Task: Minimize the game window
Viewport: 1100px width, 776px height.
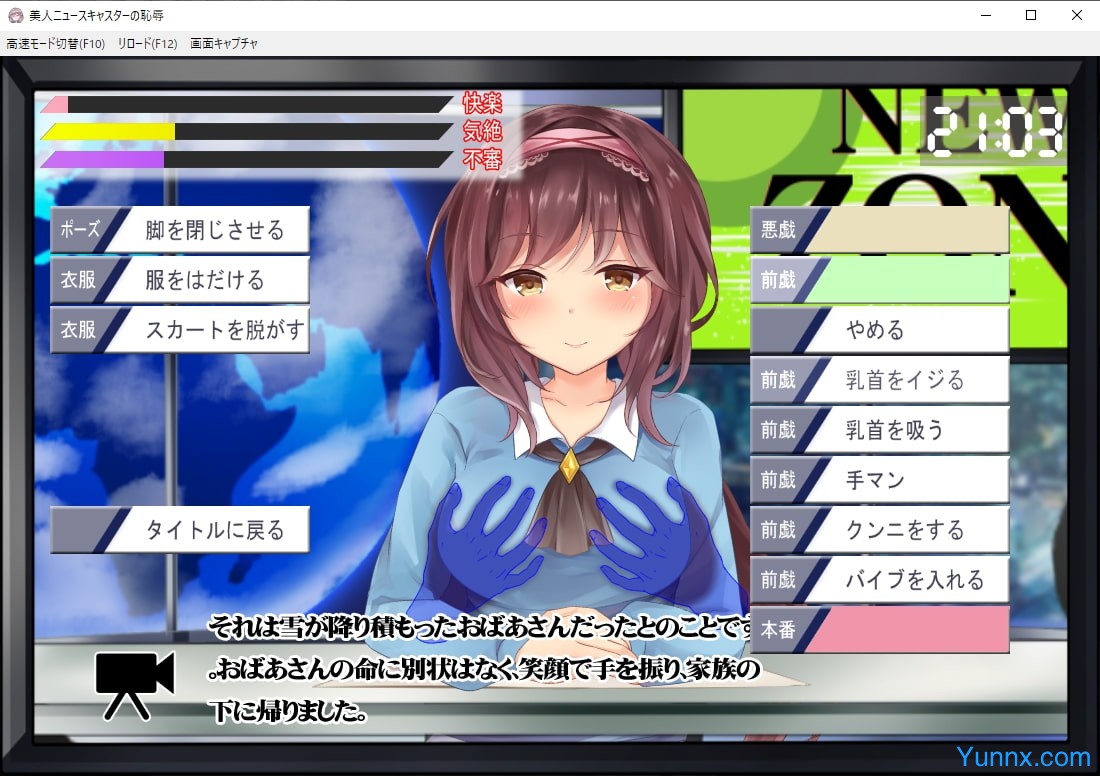Action: [x=985, y=15]
